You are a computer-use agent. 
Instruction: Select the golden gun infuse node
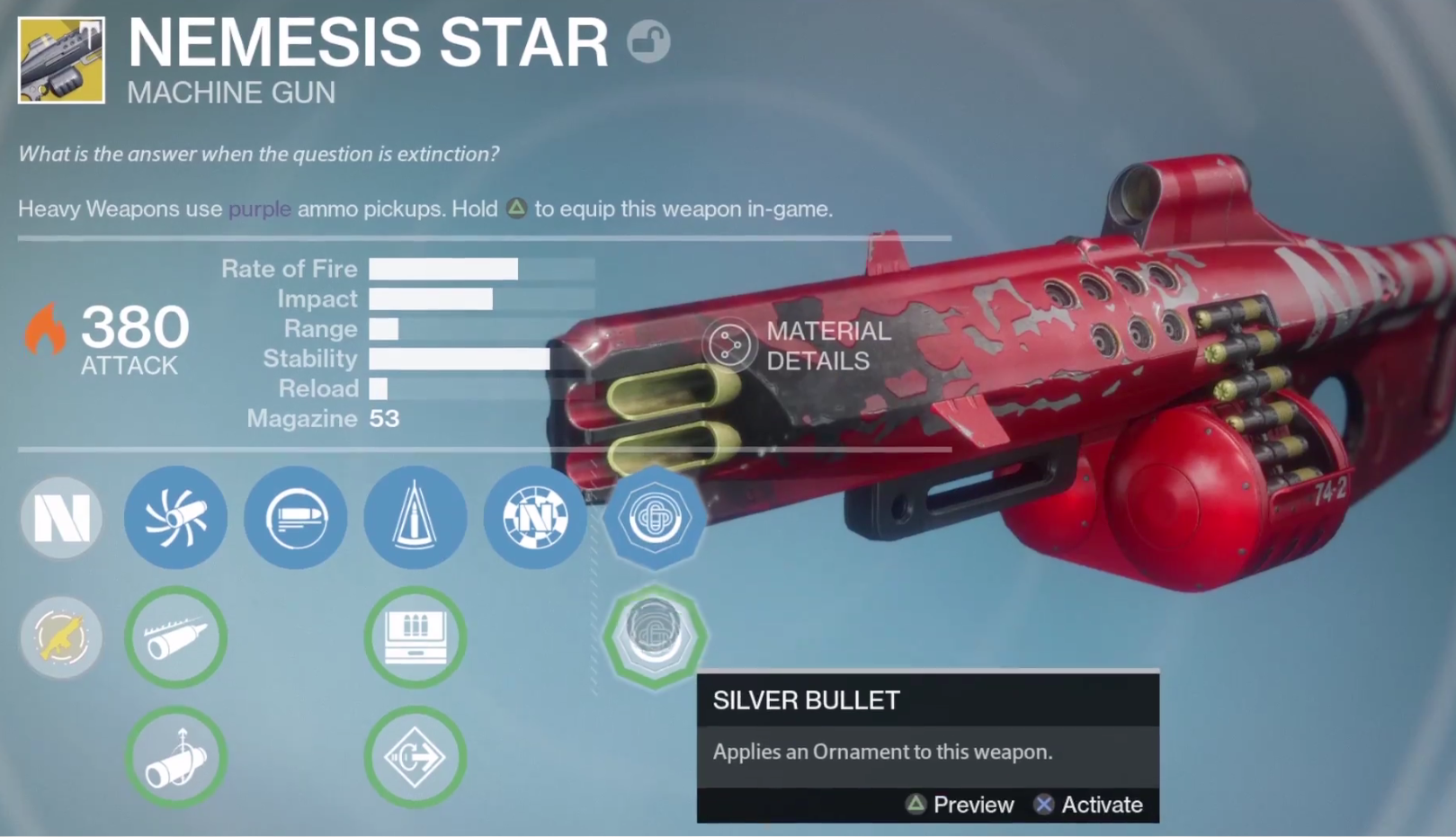[61, 637]
